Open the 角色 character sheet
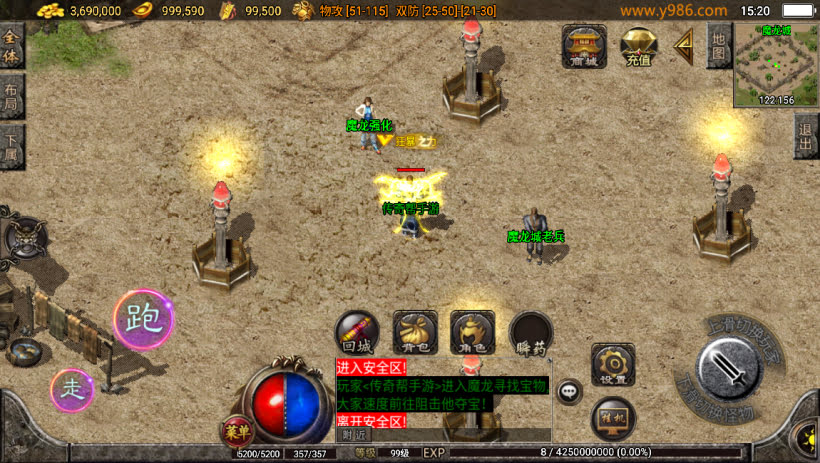Viewport: 820px width, 463px height. [472, 333]
